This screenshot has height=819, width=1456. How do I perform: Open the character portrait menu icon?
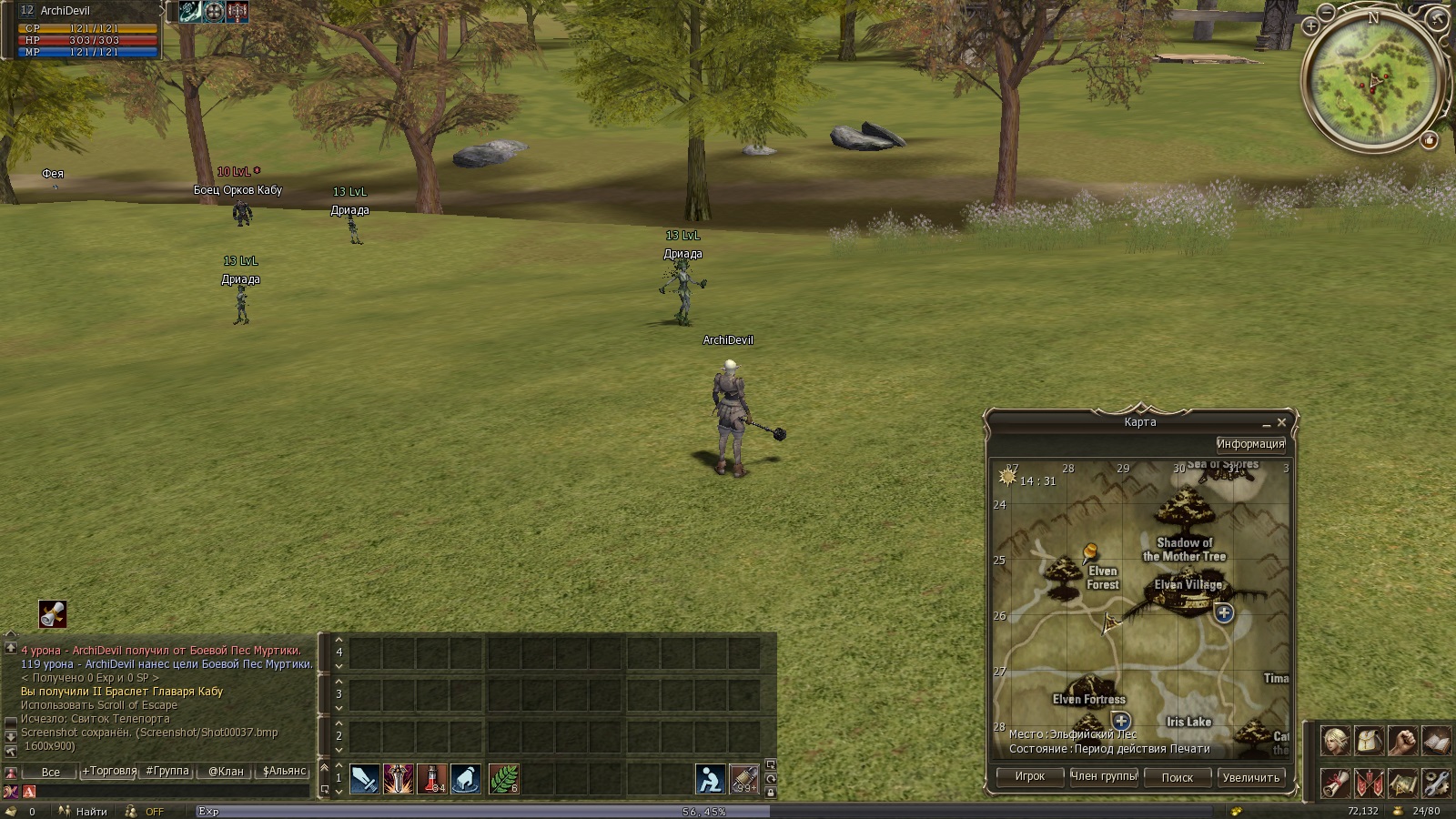pos(1336,742)
